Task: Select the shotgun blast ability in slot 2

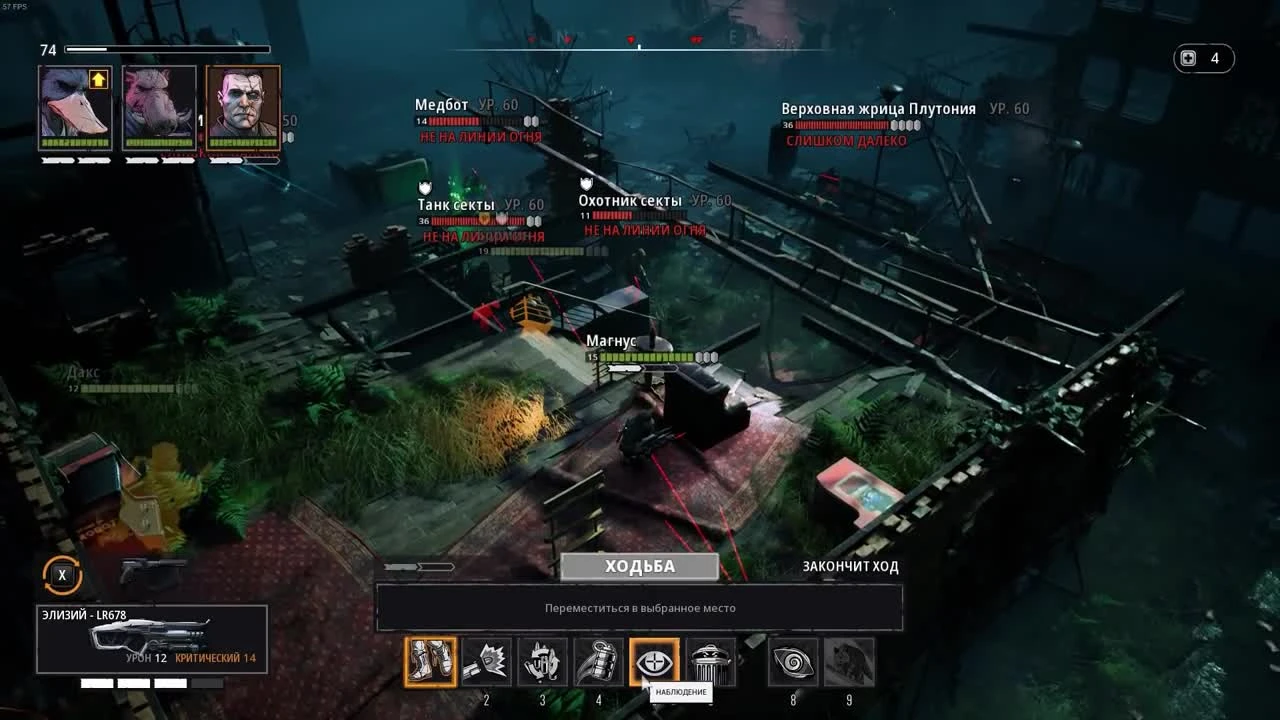Action: click(488, 661)
